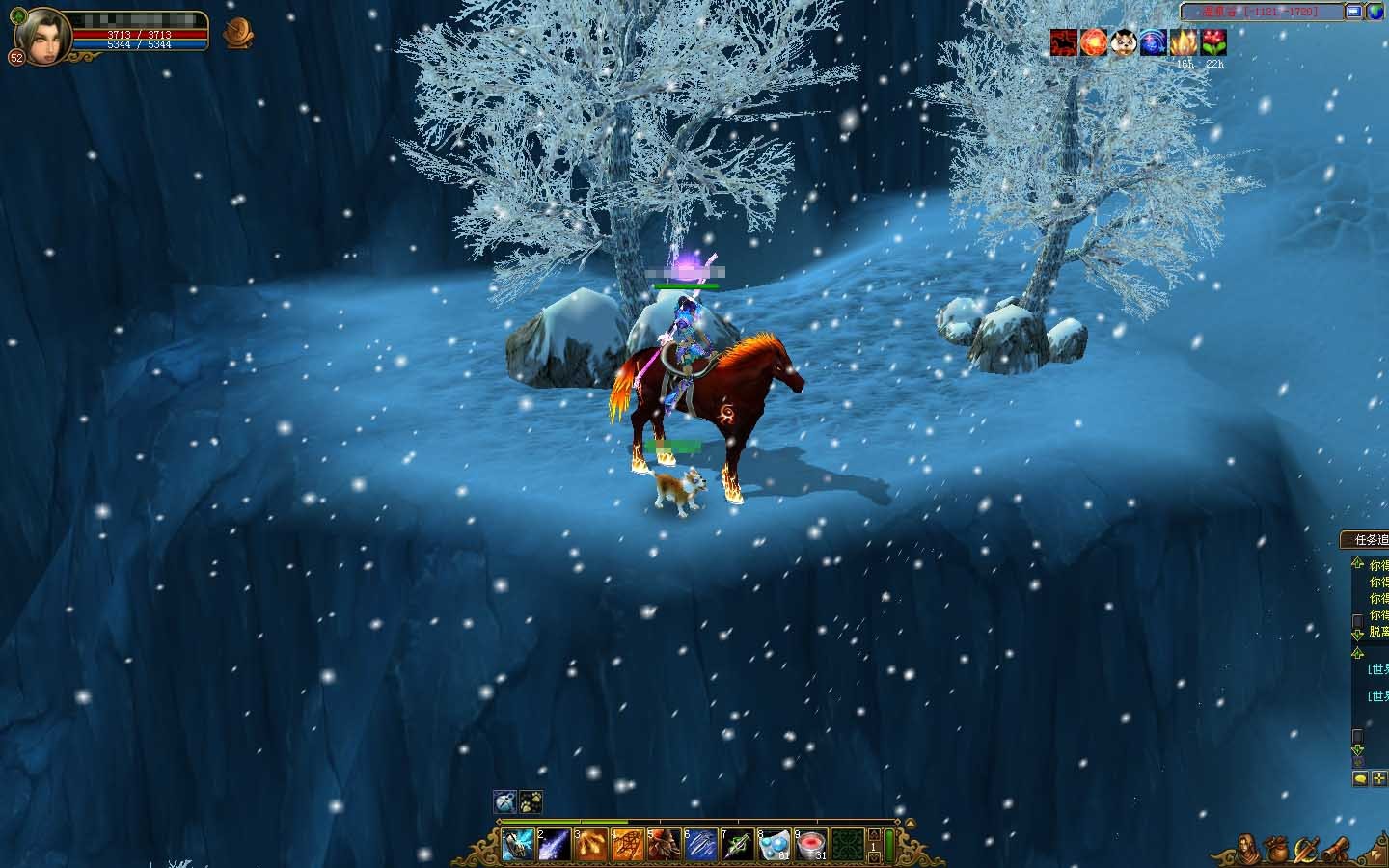This screenshot has height=868, width=1389.
Task: Open the sword and moon skills menu
Action: [x=1307, y=849]
